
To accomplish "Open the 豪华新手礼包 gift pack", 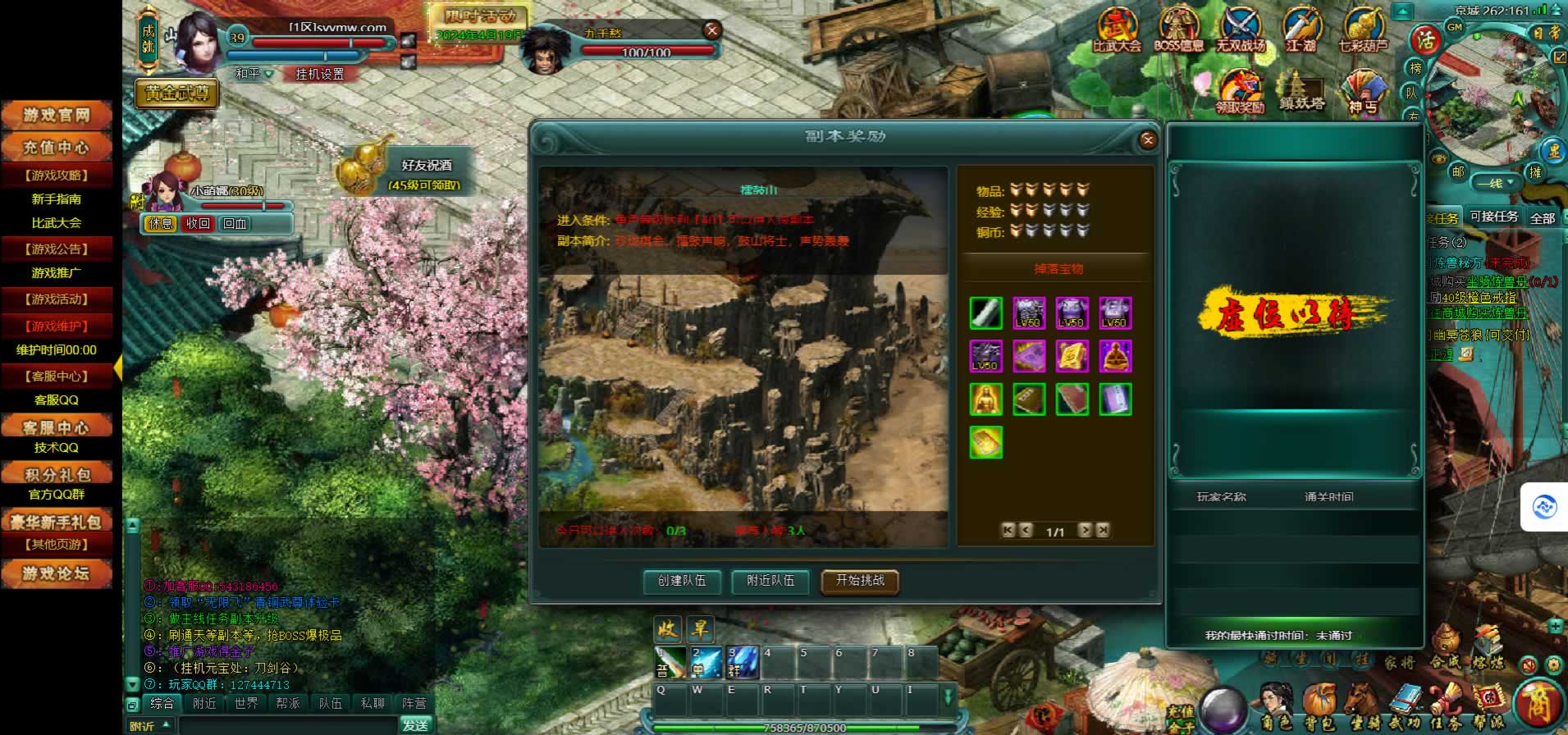I will (56, 522).
